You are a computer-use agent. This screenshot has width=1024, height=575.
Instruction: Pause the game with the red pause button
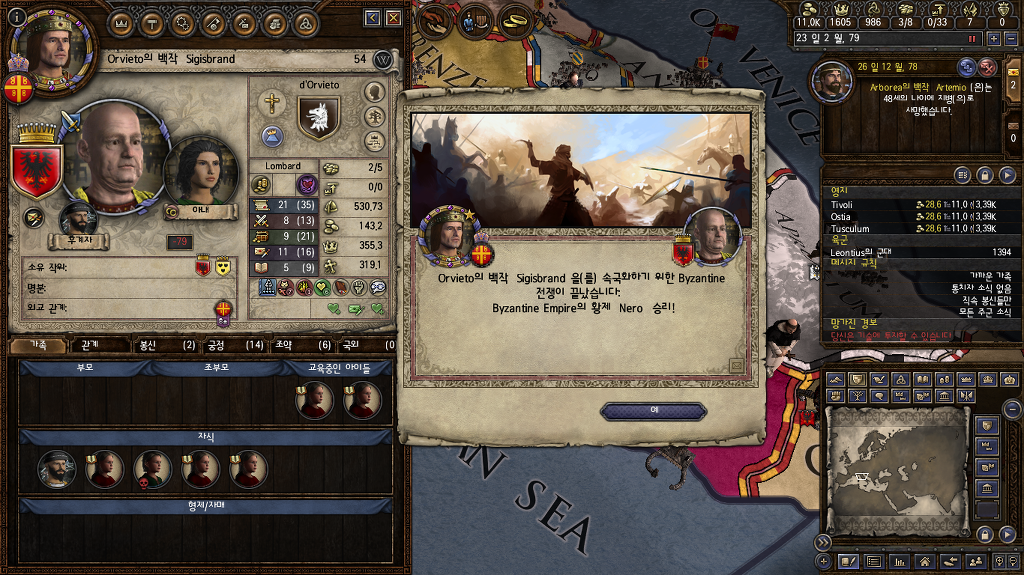[971, 38]
